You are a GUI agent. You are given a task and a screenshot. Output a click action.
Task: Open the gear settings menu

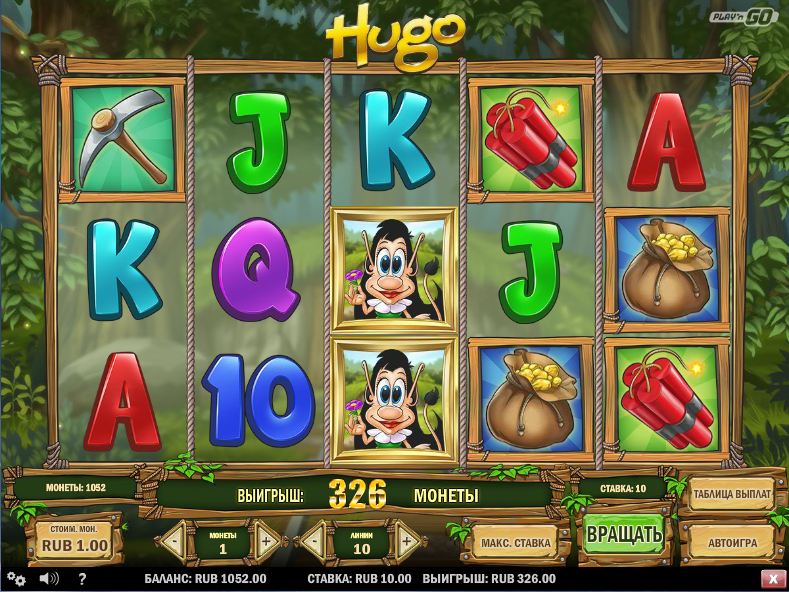(16, 579)
